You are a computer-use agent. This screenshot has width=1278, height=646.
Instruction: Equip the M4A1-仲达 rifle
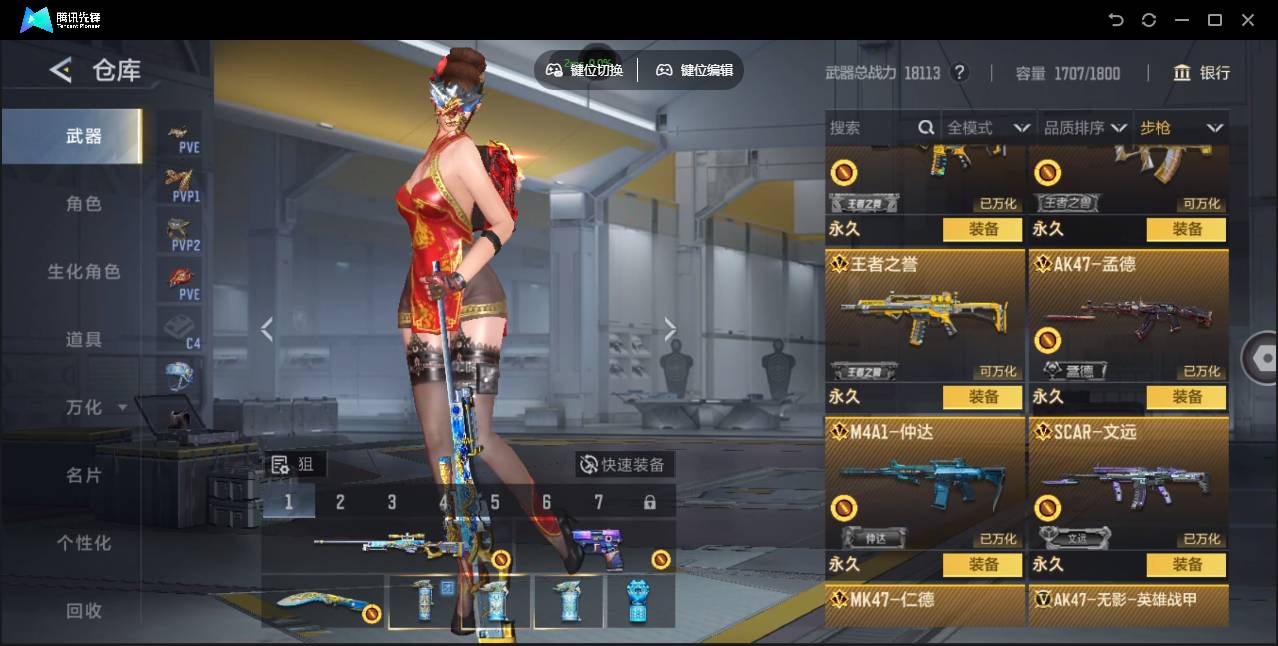pyautogui.click(x=983, y=565)
